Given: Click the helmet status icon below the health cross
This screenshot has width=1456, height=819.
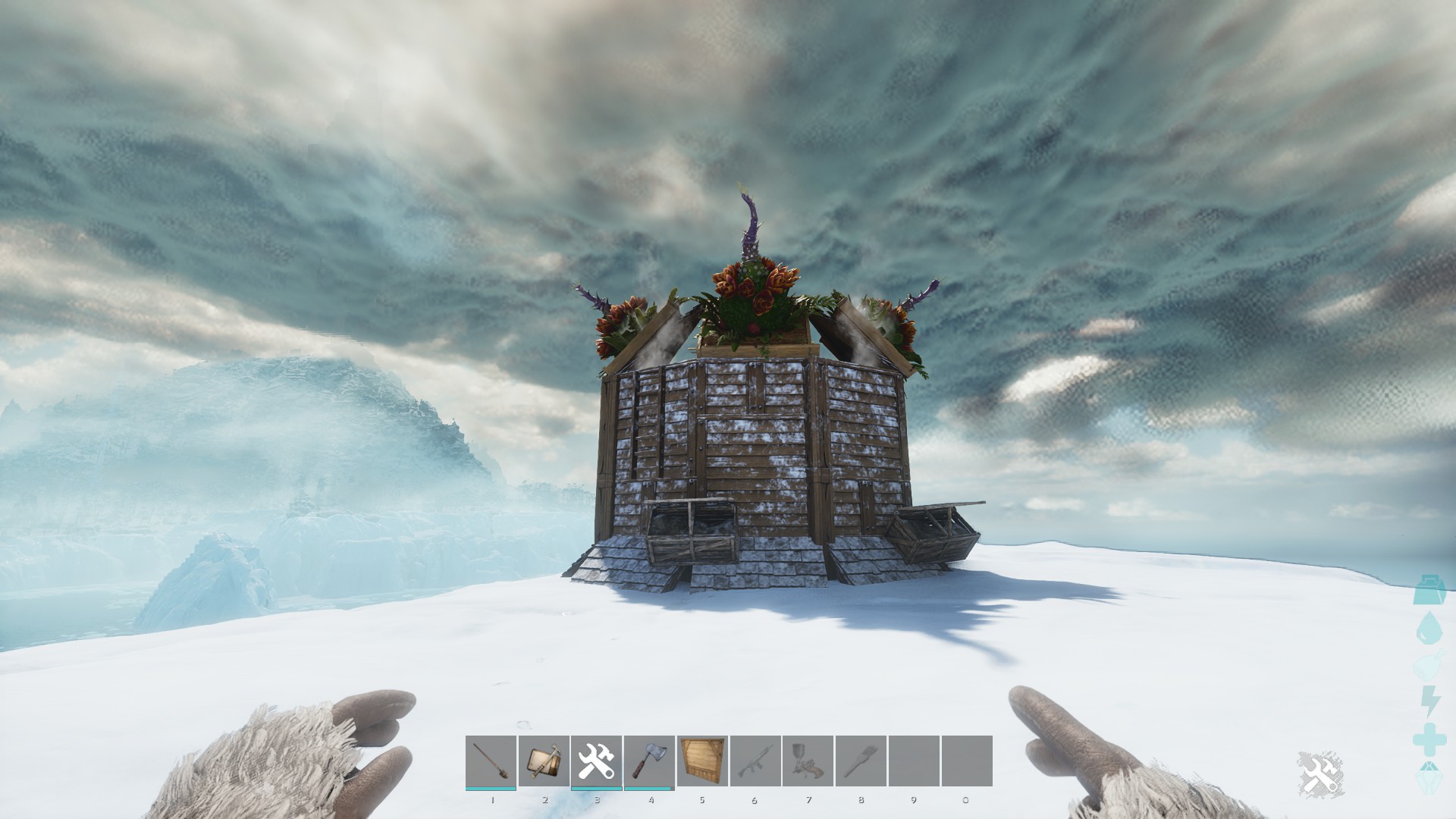Looking at the screenshot, I should coord(1430,777).
